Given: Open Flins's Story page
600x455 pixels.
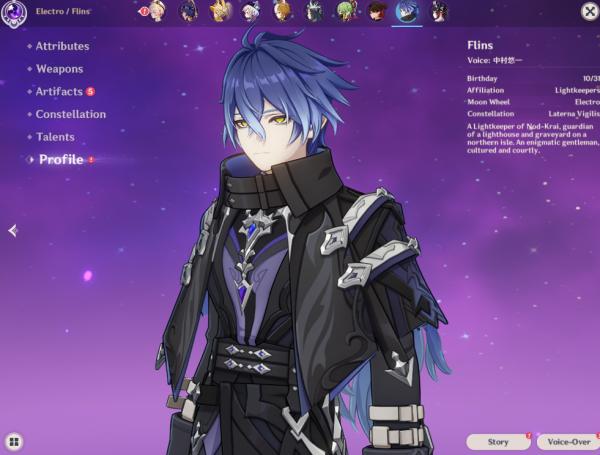Looking at the screenshot, I should [498, 441].
